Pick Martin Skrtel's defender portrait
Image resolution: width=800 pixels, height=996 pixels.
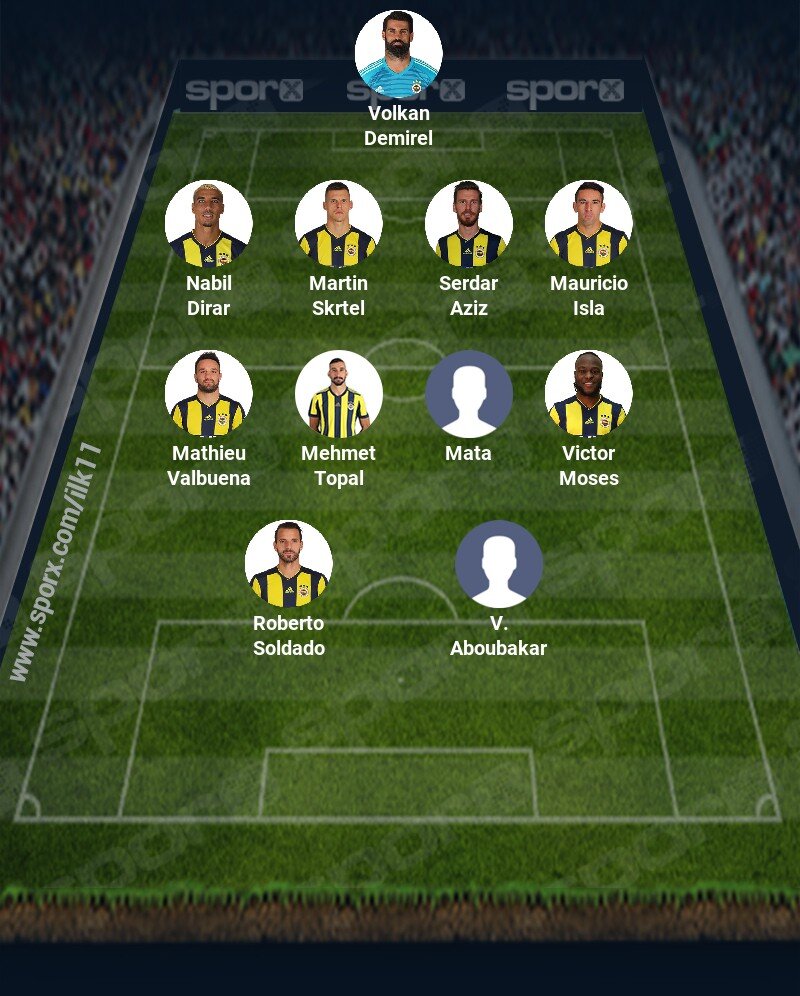click(x=338, y=224)
